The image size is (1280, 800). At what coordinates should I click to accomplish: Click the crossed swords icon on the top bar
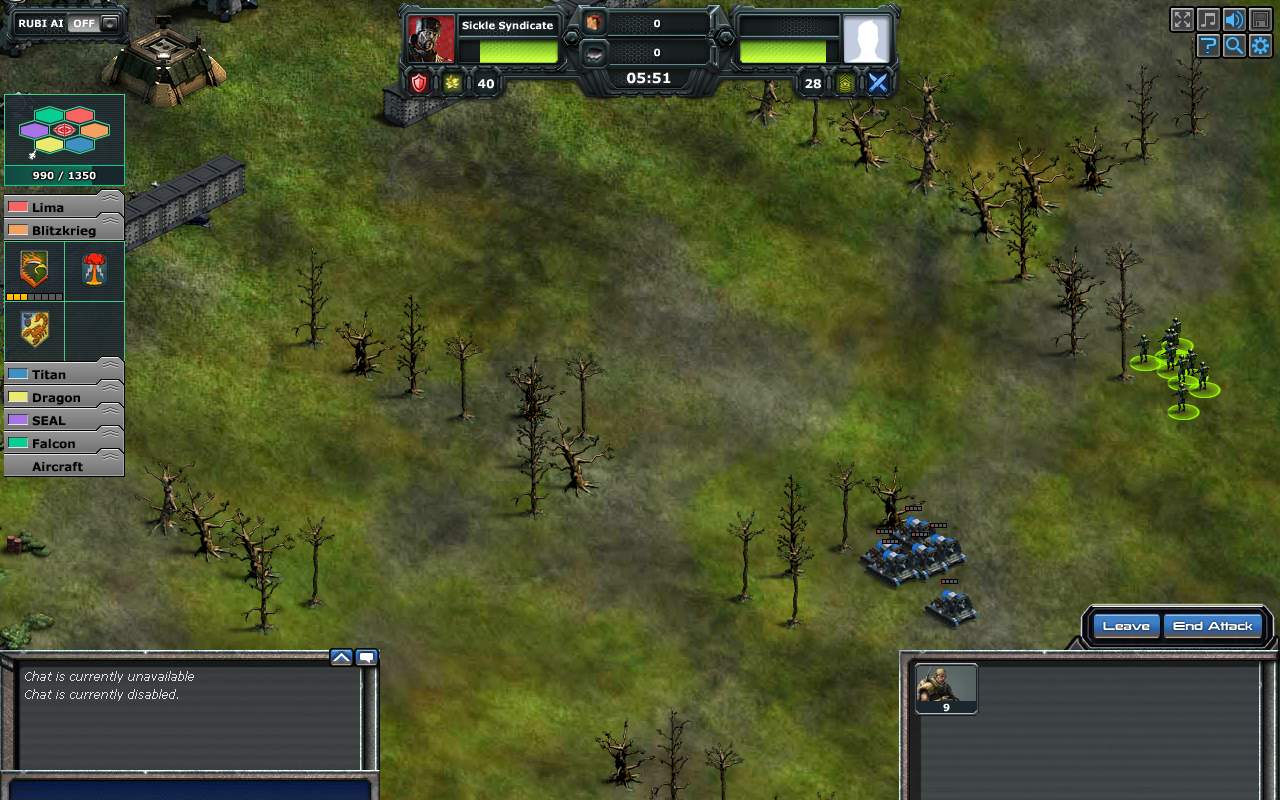tap(878, 83)
